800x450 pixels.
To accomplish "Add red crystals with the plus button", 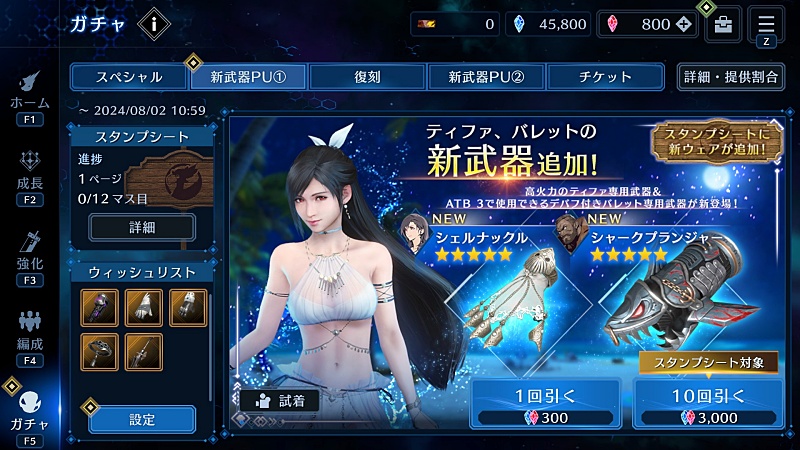I will pos(683,25).
